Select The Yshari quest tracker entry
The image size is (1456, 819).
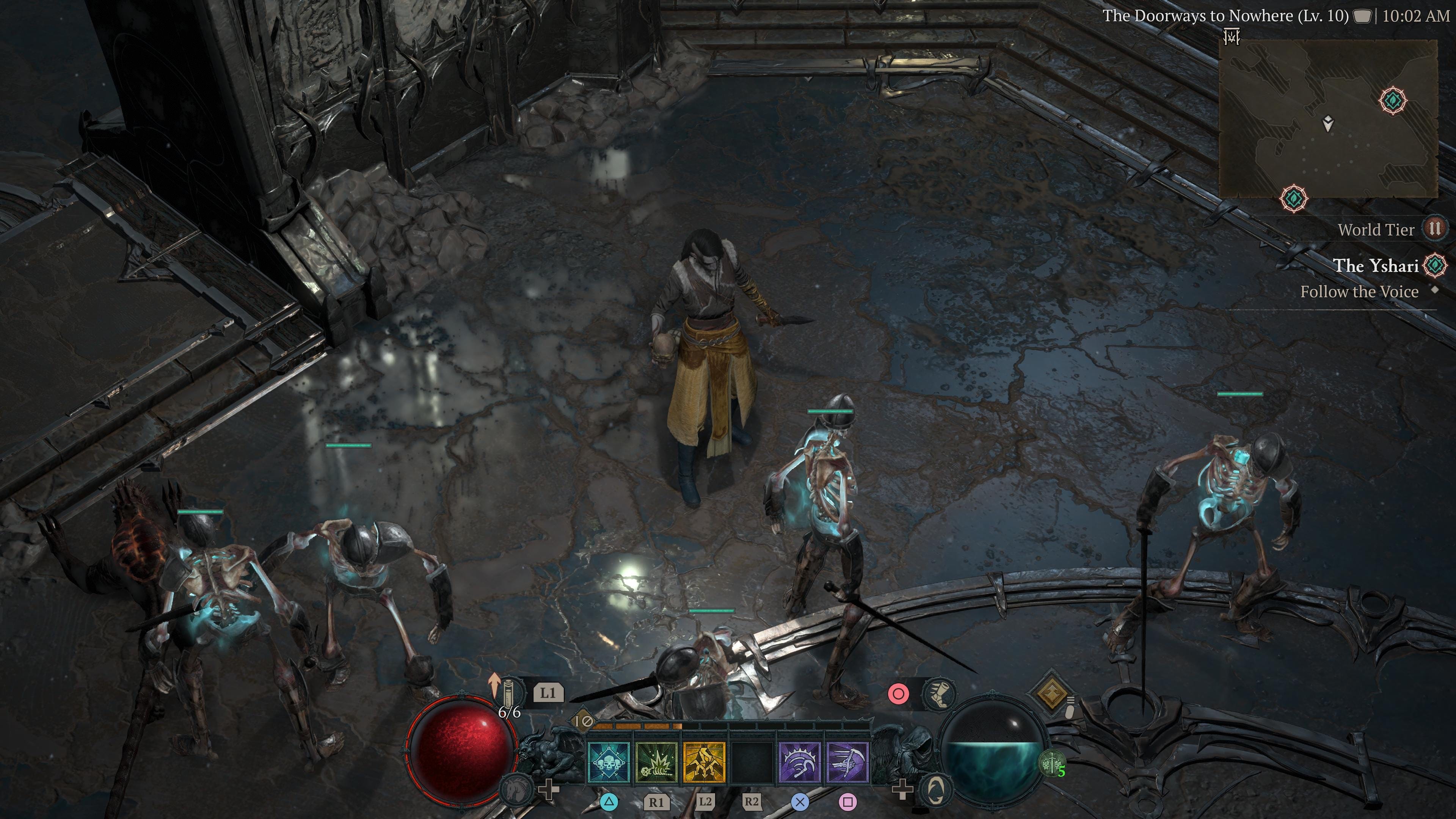point(1375,266)
